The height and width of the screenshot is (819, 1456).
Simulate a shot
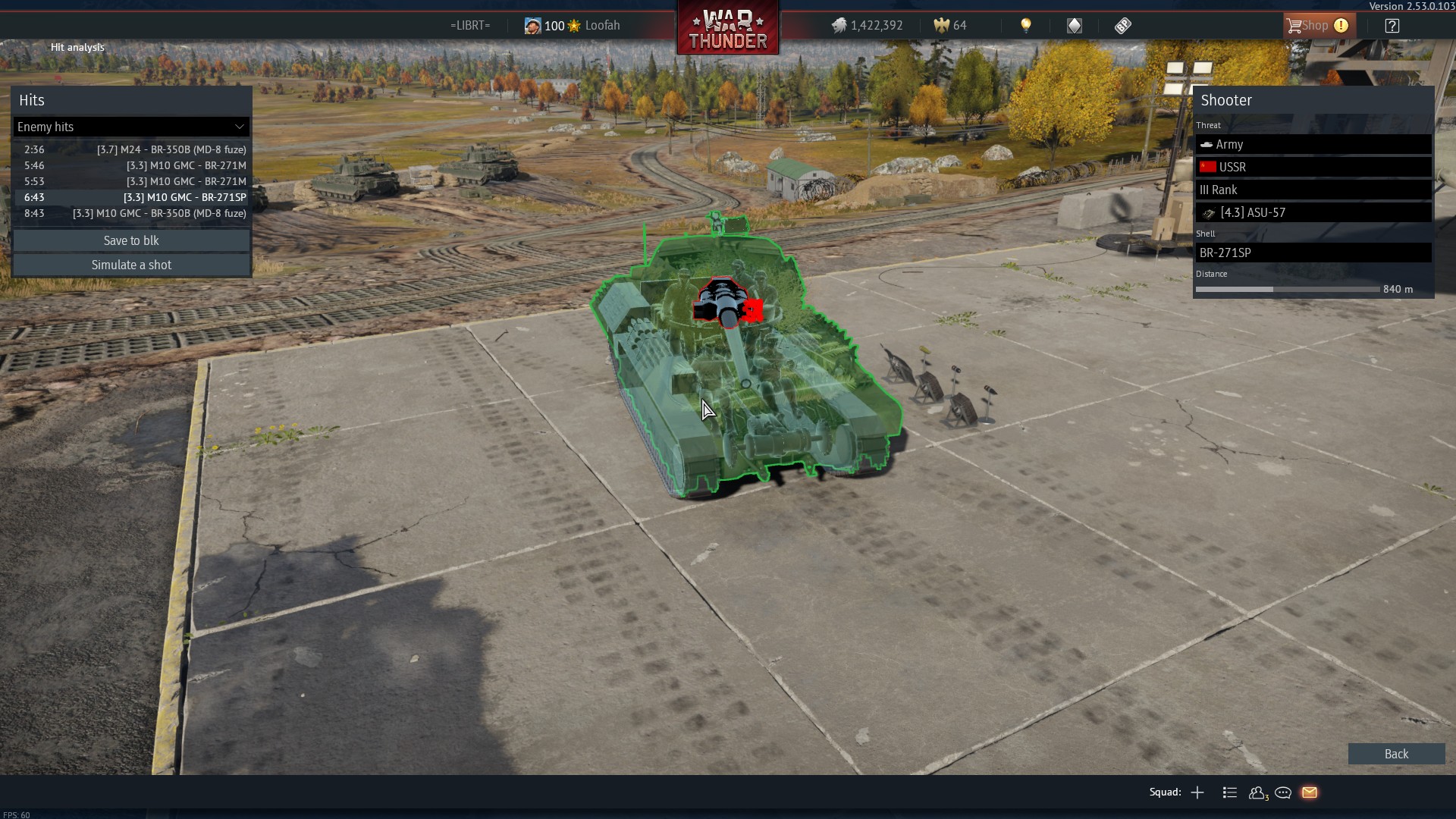point(131,265)
